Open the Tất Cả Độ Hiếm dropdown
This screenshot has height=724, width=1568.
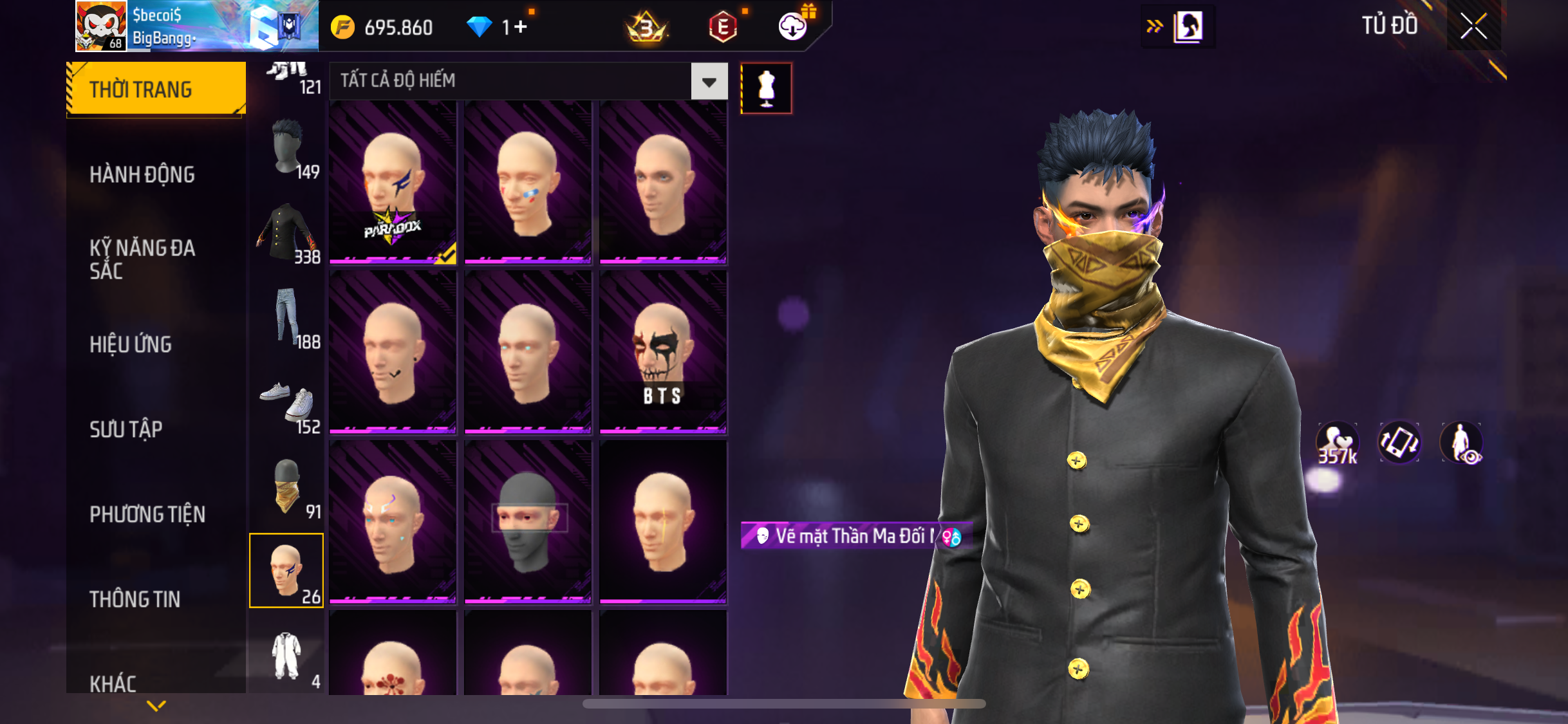[x=709, y=82]
